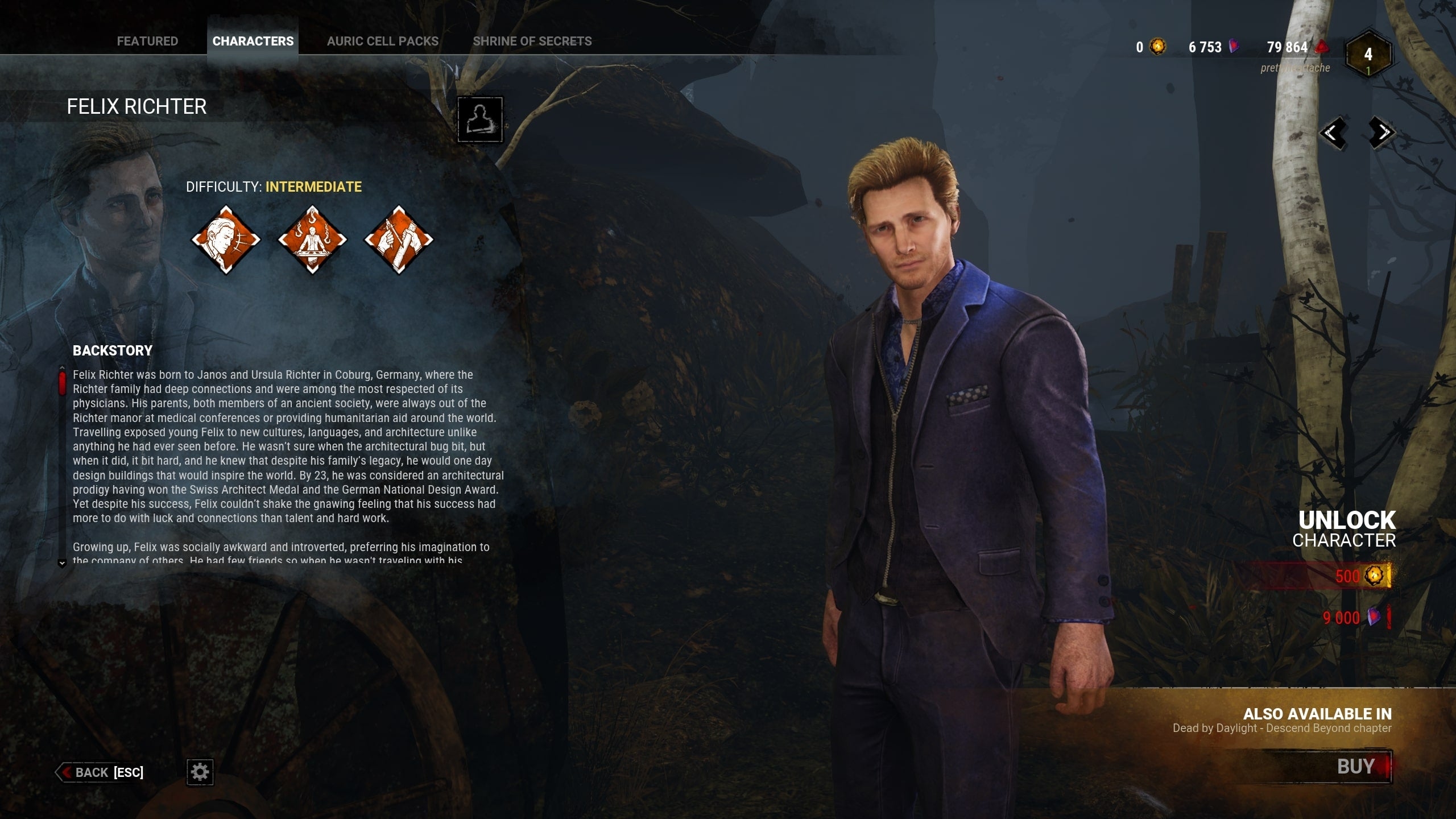Image resolution: width=1456 pixels, height=819 pixels.
Task: View the Built to Last tools perk
Action: pos(398,239)
